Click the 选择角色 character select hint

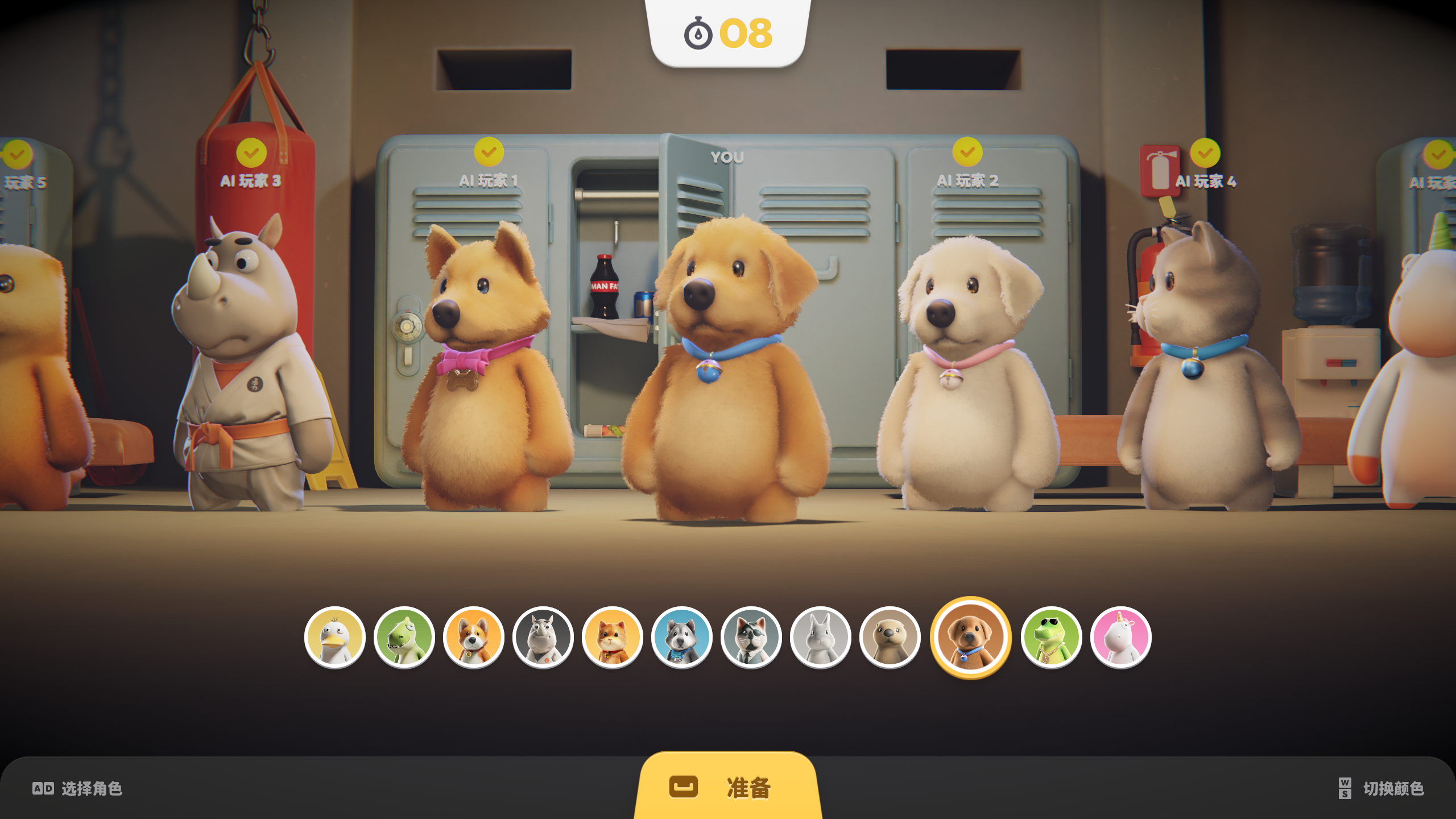80,788
